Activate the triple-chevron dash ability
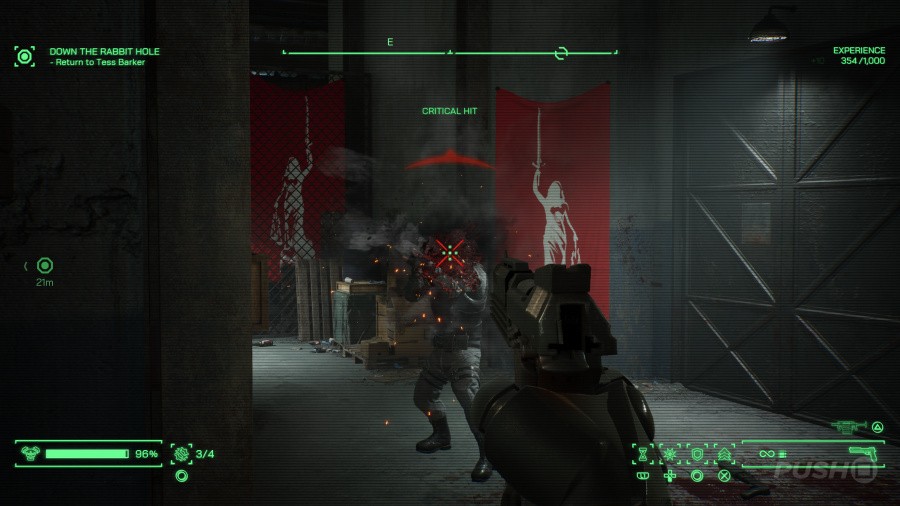This screenshot has width=900, height=506. tap(724, 454)
